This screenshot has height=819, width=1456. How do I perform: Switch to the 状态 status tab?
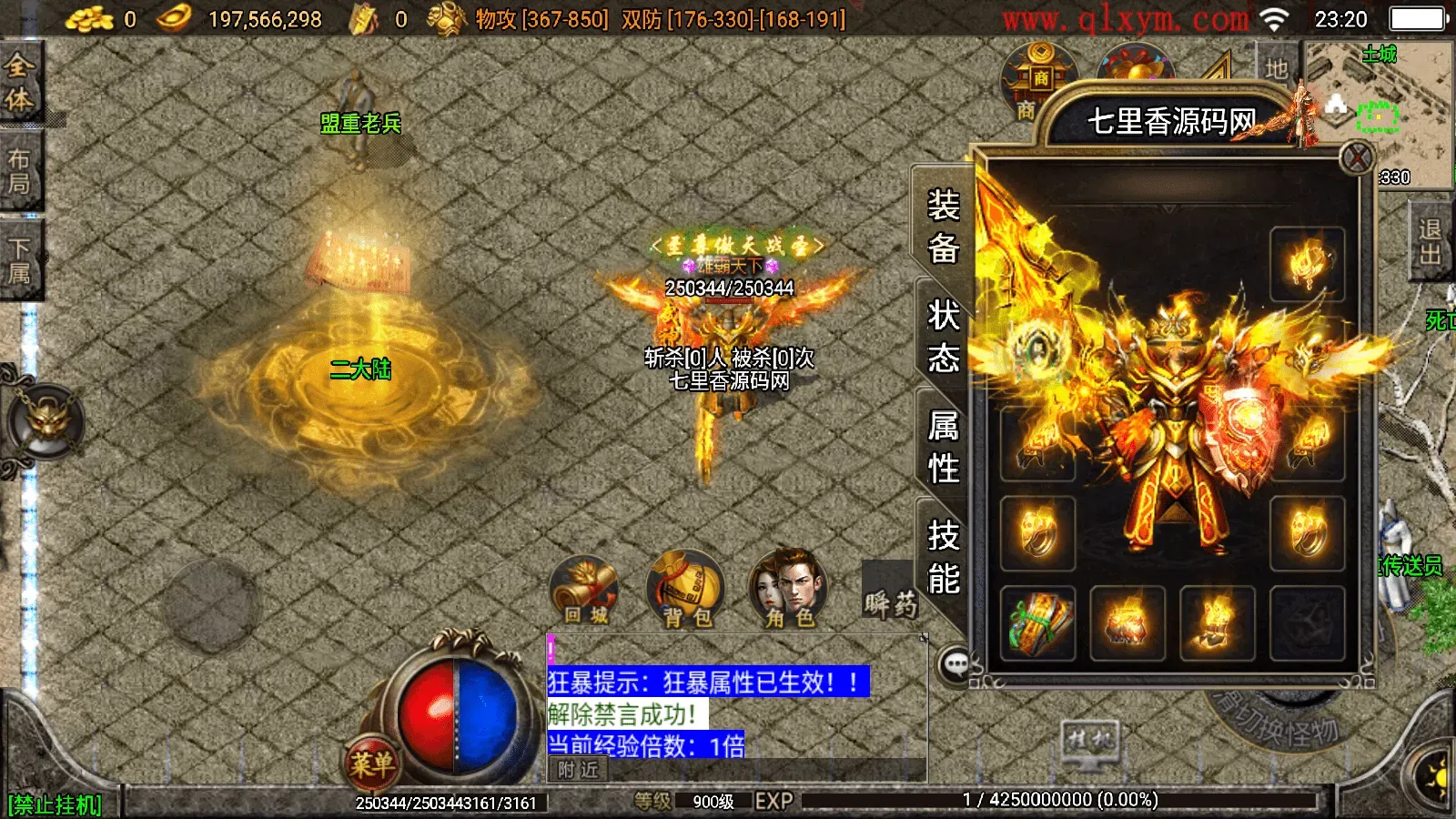(x=943, y=337)
